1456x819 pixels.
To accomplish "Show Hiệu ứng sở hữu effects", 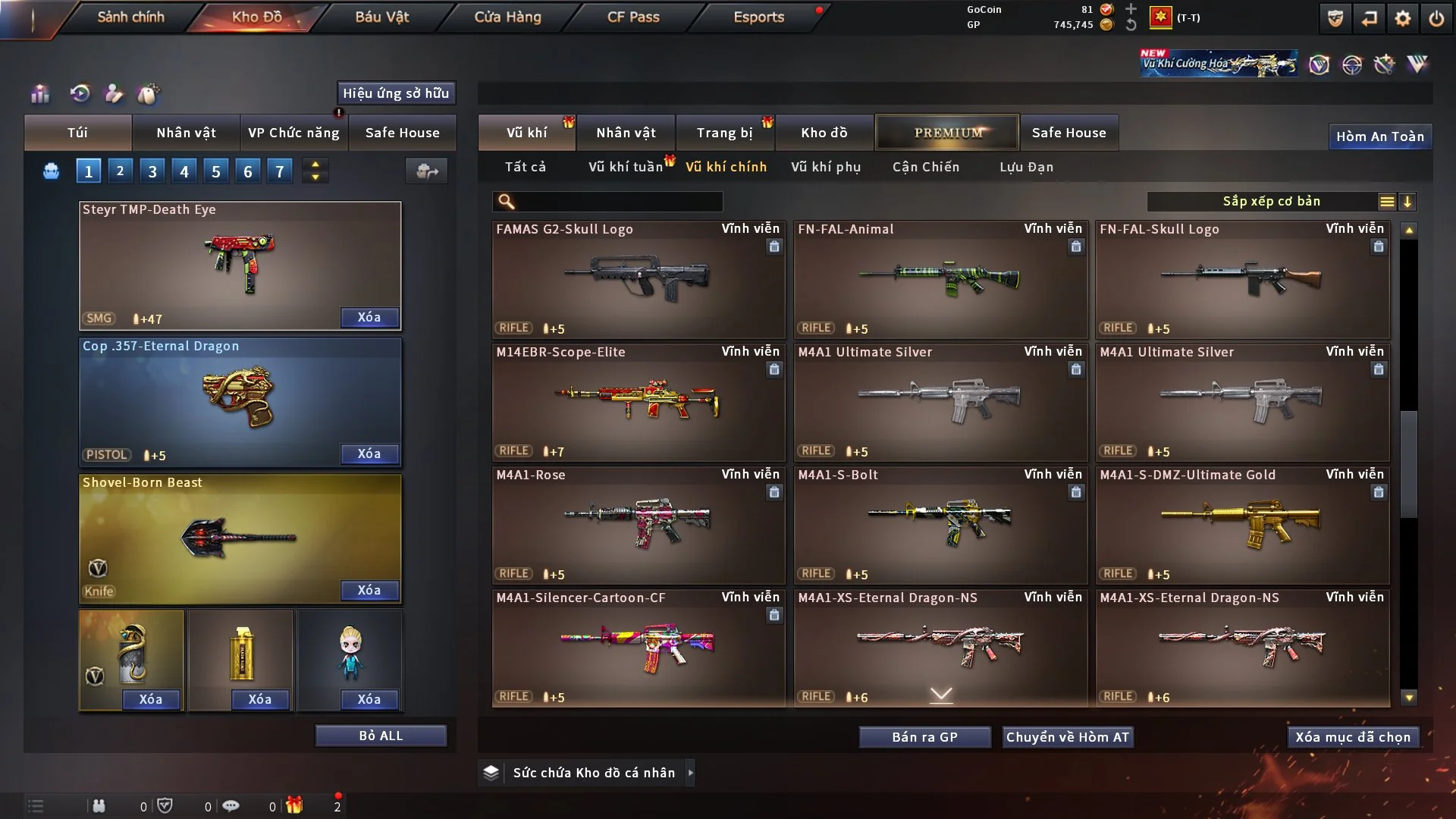I will 396,93.
